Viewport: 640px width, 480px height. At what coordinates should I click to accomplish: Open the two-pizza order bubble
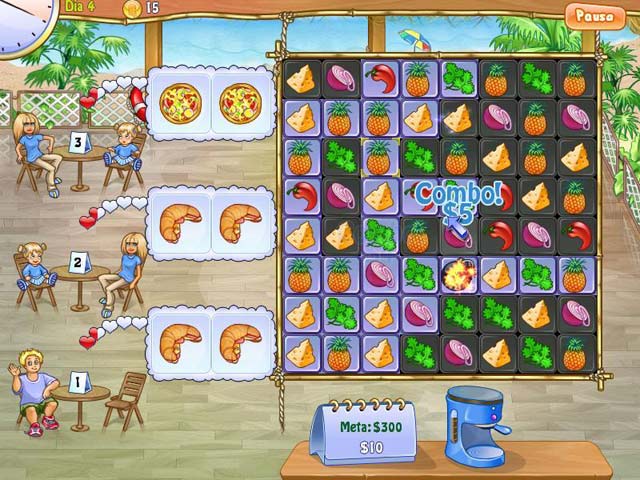pyautogui.click(x=210, y=100)
